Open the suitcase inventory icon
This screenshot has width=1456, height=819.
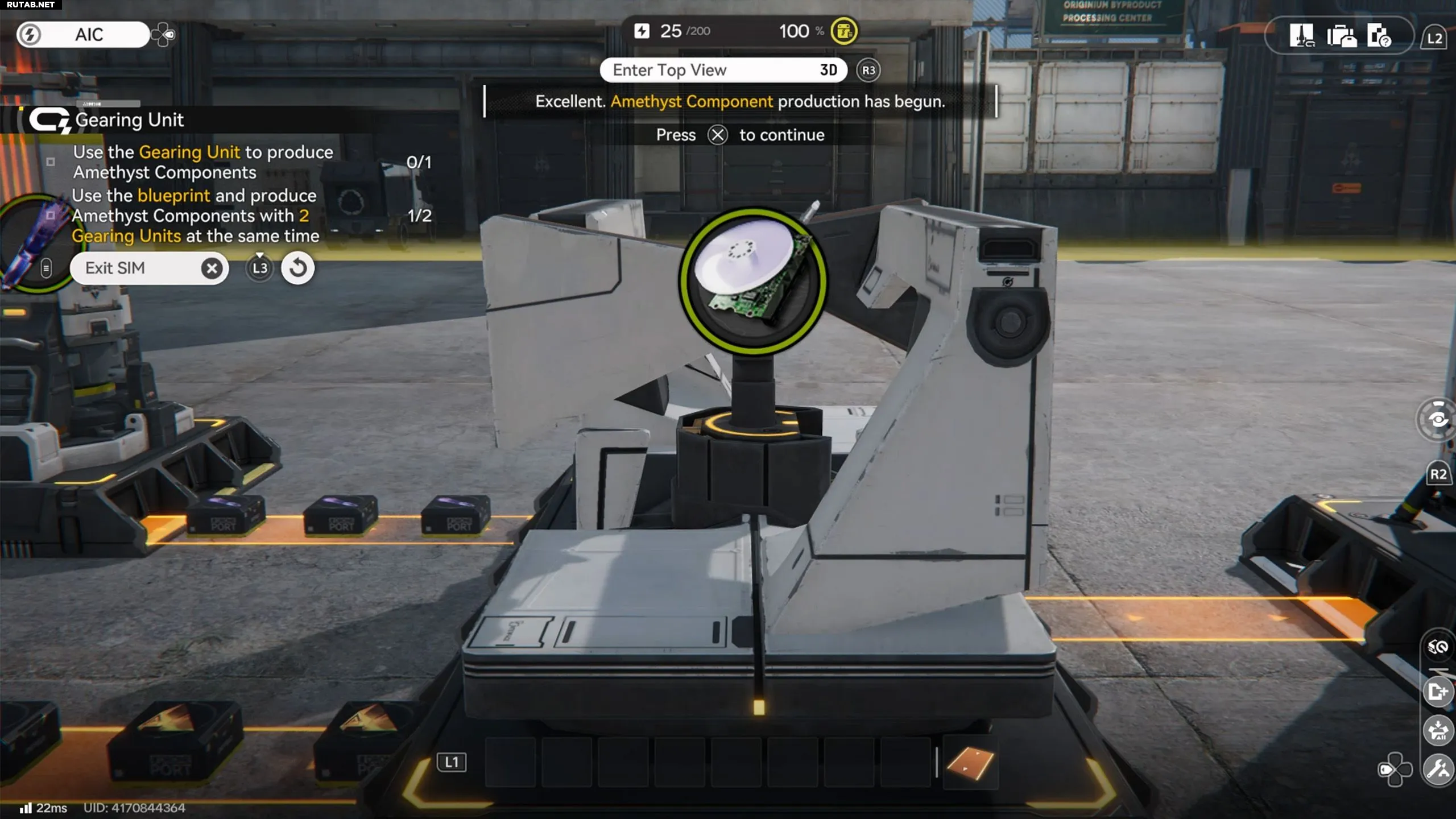1341,36
